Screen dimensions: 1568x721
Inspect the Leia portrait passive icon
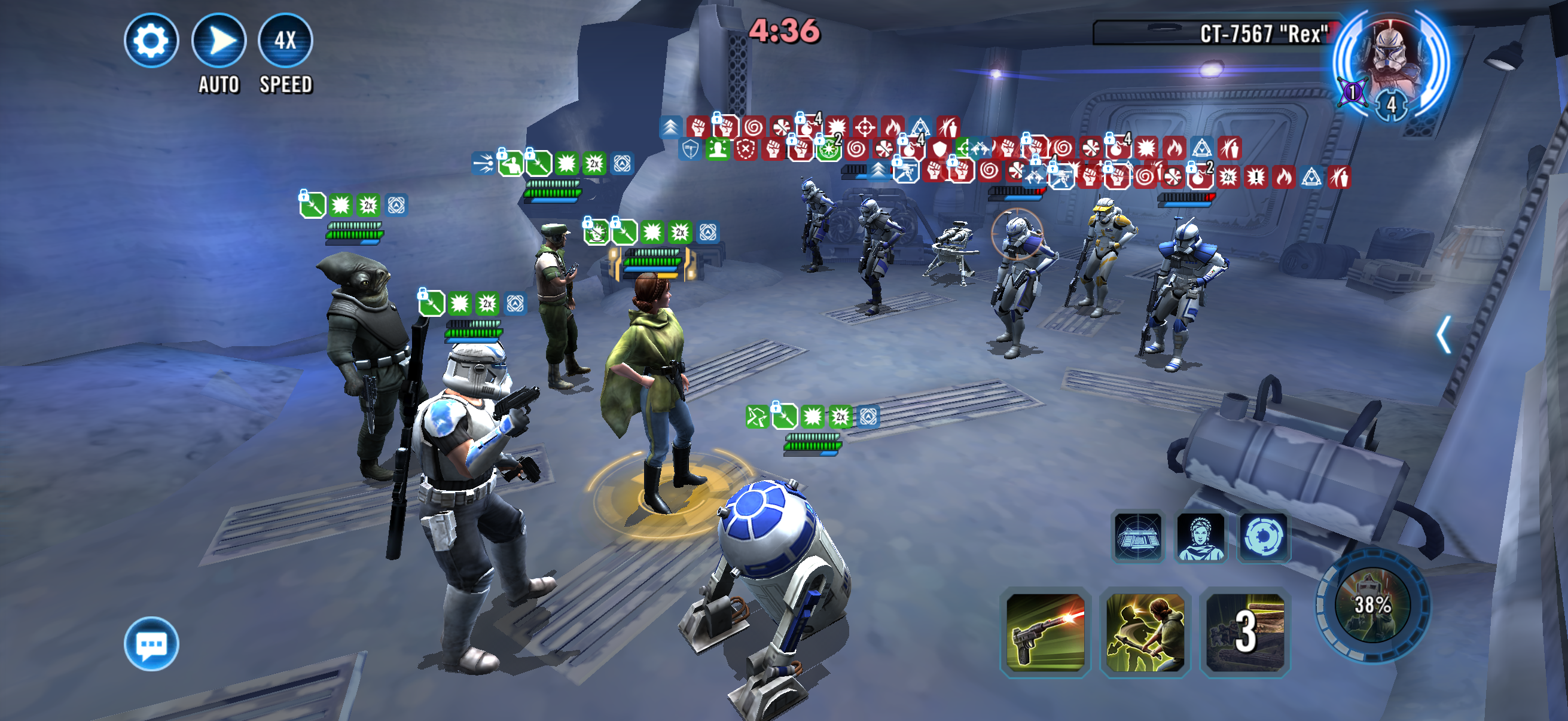pyautogui.click(x=1200, y=537)
